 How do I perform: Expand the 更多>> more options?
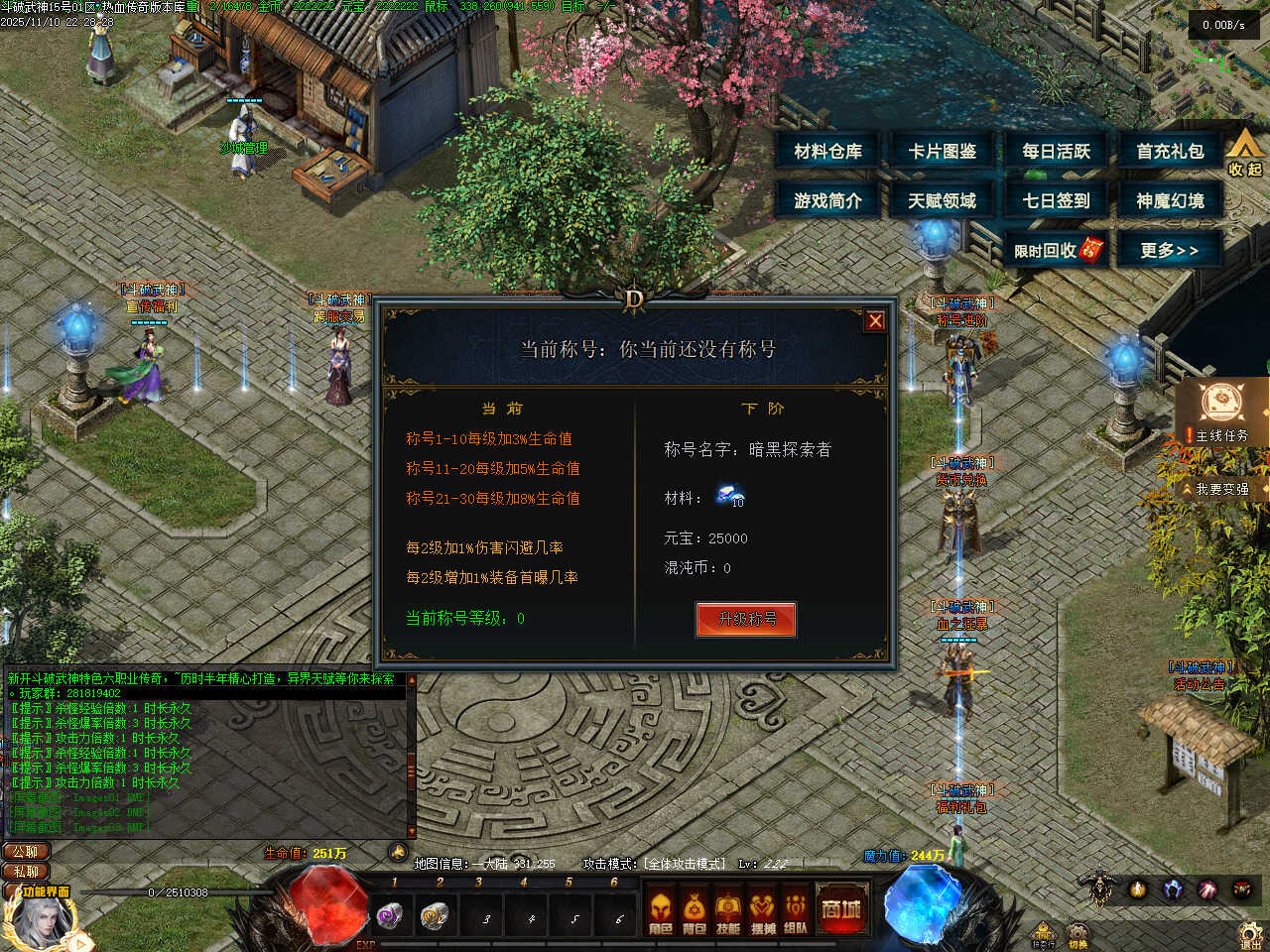(1169, 250)
